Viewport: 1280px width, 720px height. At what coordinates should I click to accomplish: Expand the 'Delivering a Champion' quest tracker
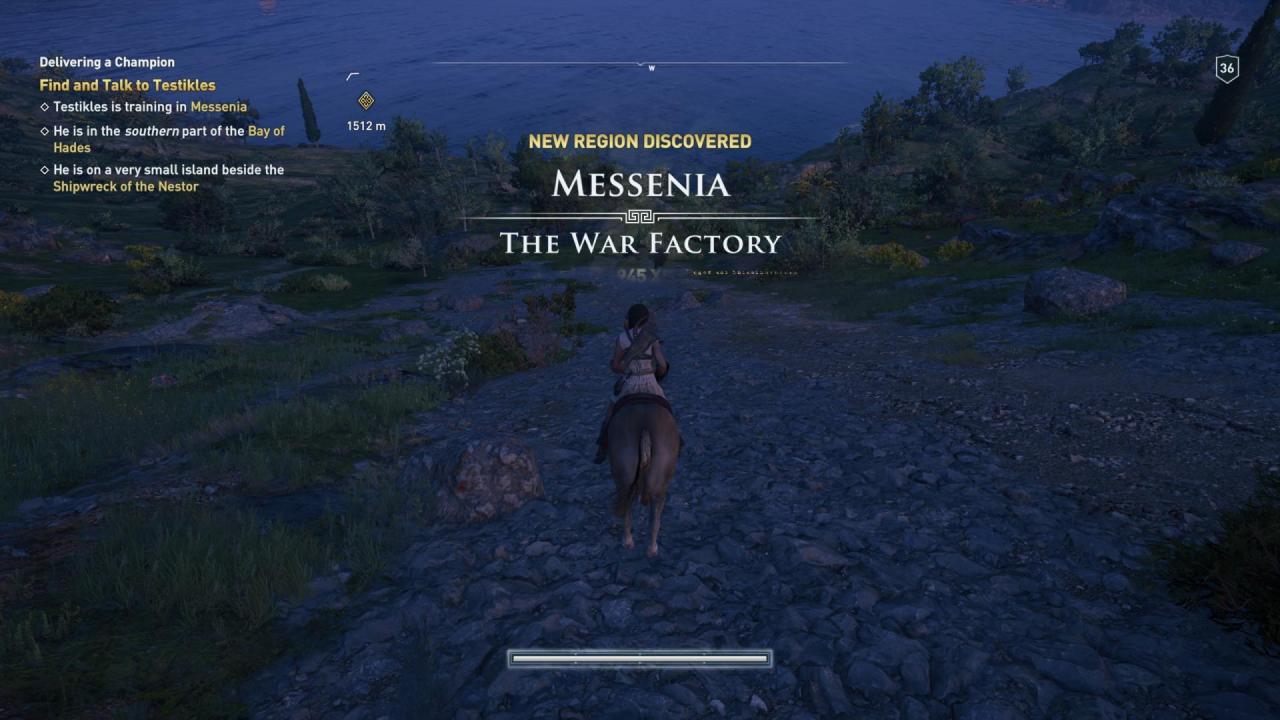click(105, 61)
